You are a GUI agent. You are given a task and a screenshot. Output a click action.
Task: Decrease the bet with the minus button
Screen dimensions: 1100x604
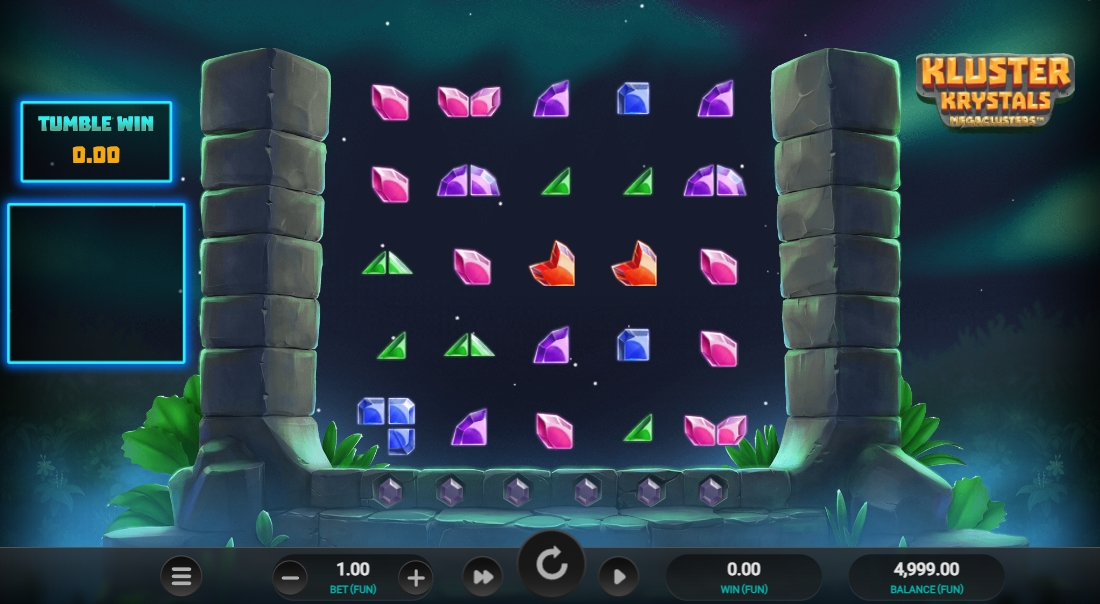[290, 577]
